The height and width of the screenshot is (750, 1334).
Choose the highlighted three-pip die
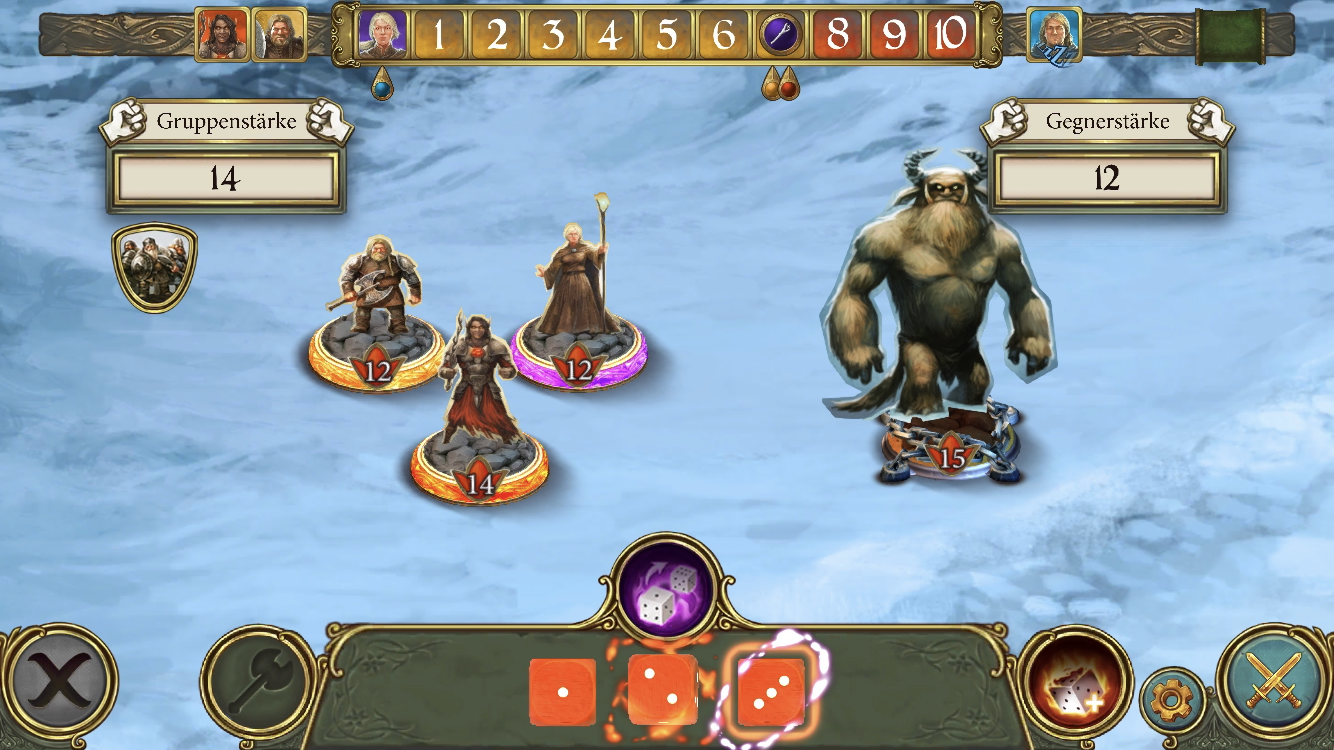tap(770, 691)
